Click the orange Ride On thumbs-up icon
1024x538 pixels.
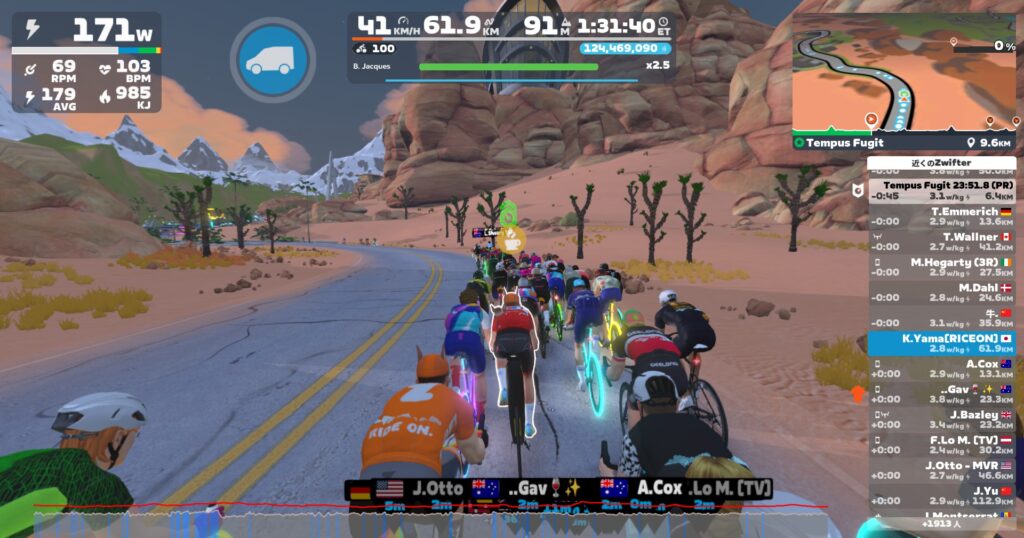tap(857, 394)
